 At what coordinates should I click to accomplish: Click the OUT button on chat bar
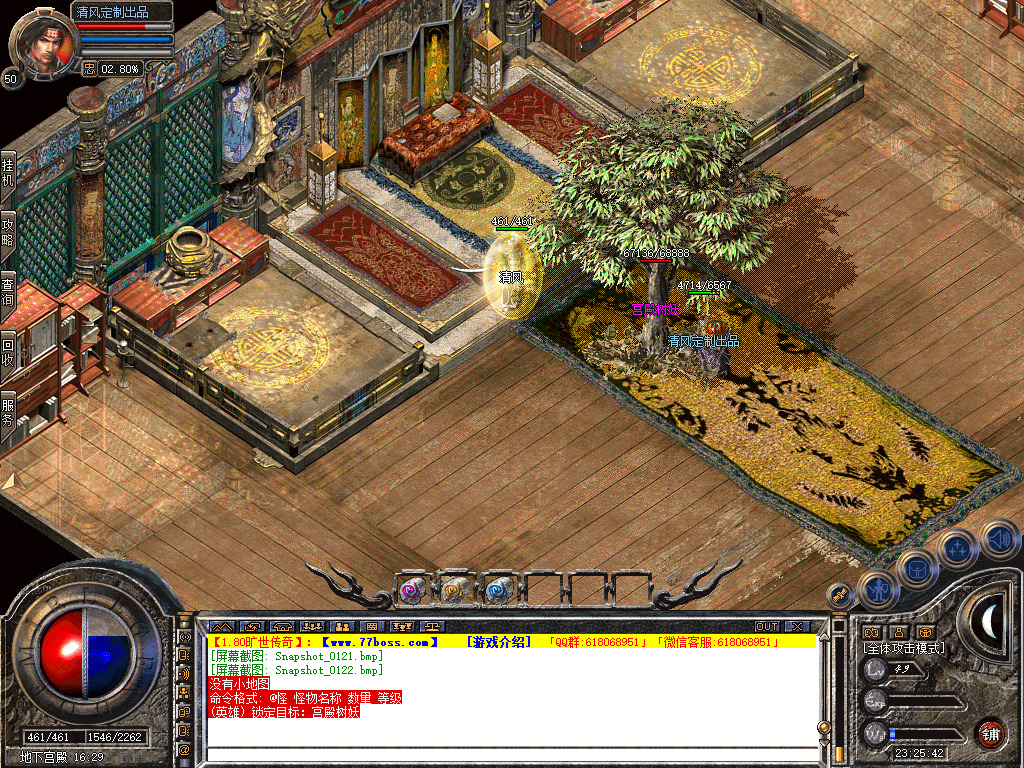[766, 626]
